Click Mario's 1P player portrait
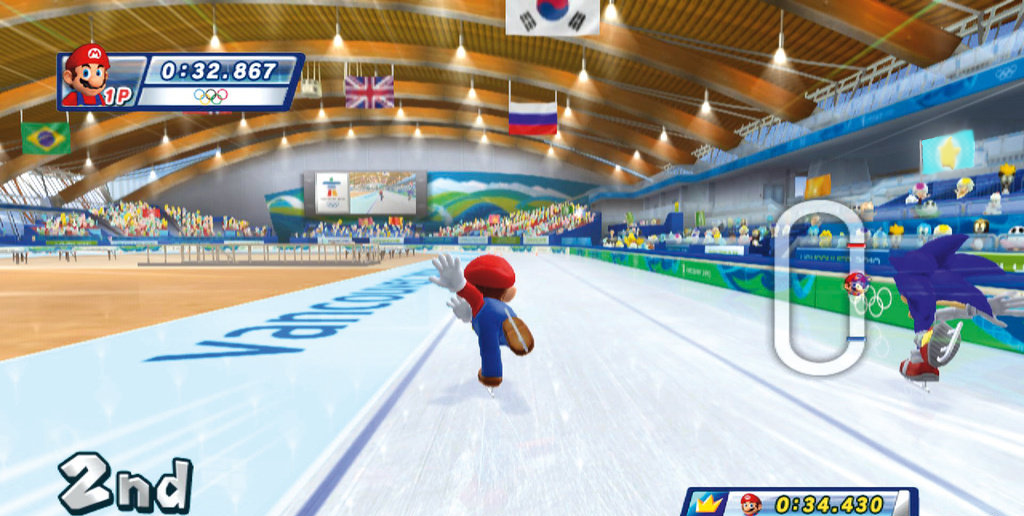1024x516 pixels. coord(89,75)
